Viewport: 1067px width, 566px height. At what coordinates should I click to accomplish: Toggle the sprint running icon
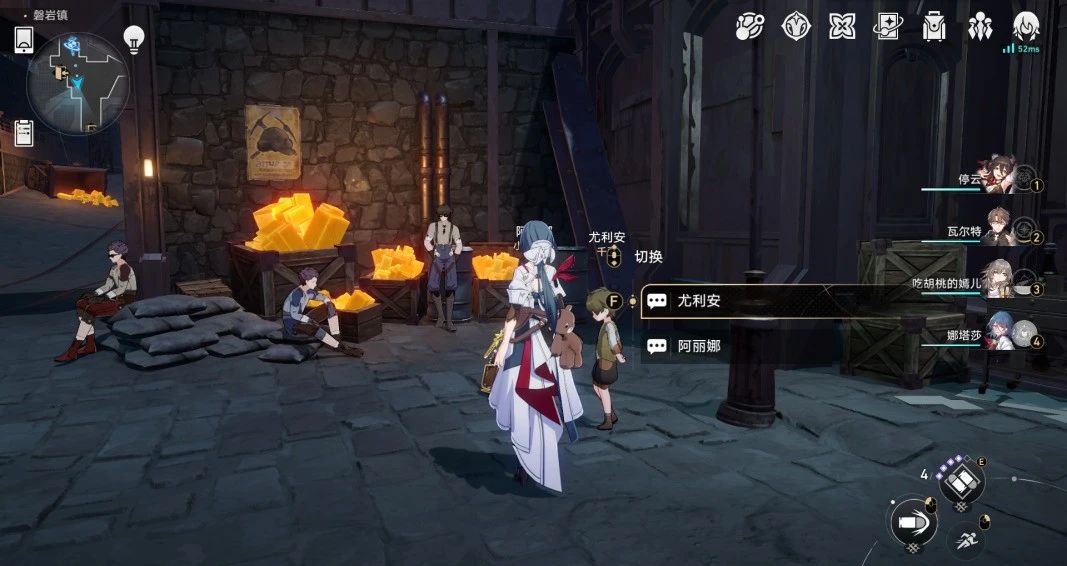(966, 540)
